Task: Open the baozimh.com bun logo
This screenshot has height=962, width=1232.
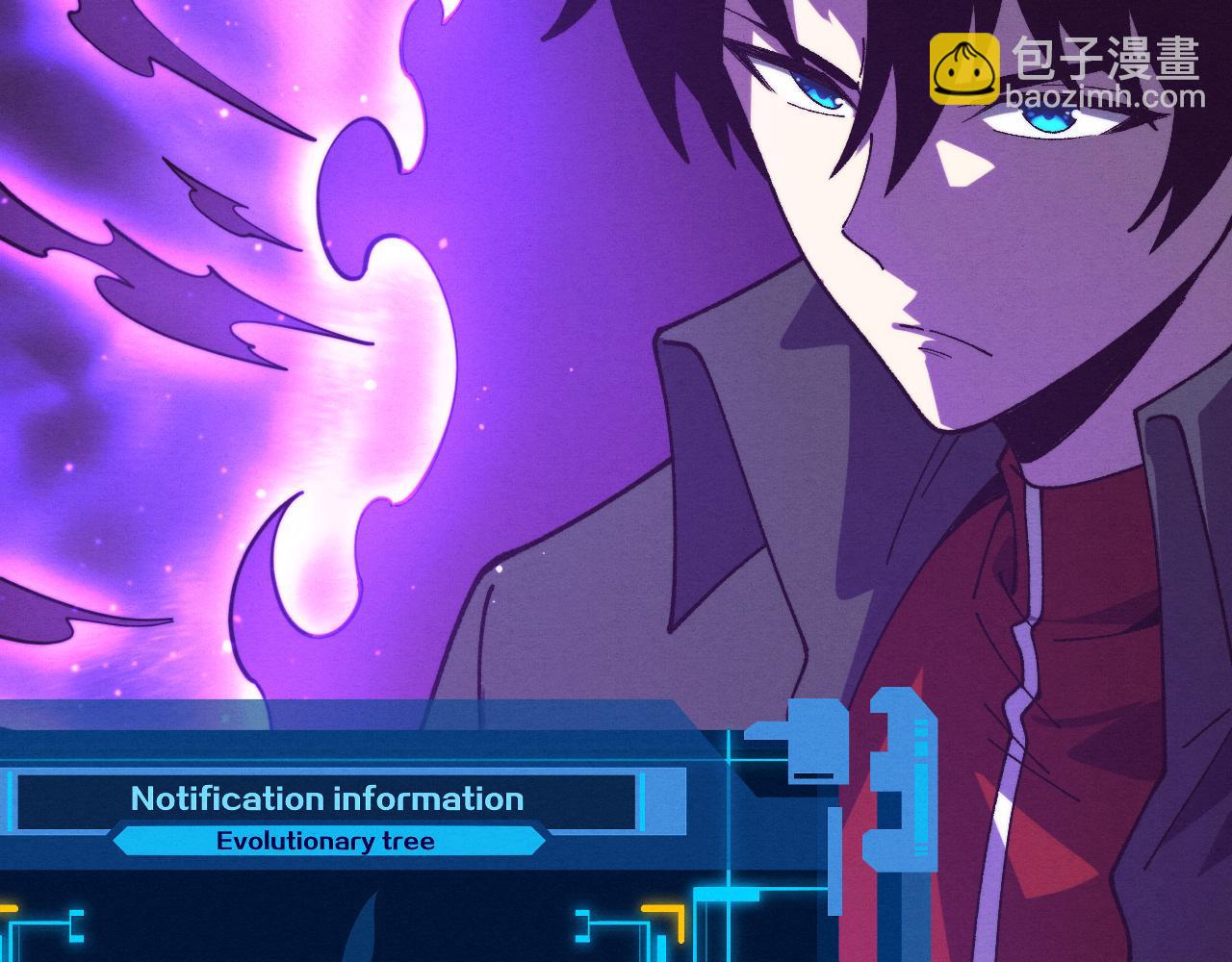Action: click(x=963, y=68)
